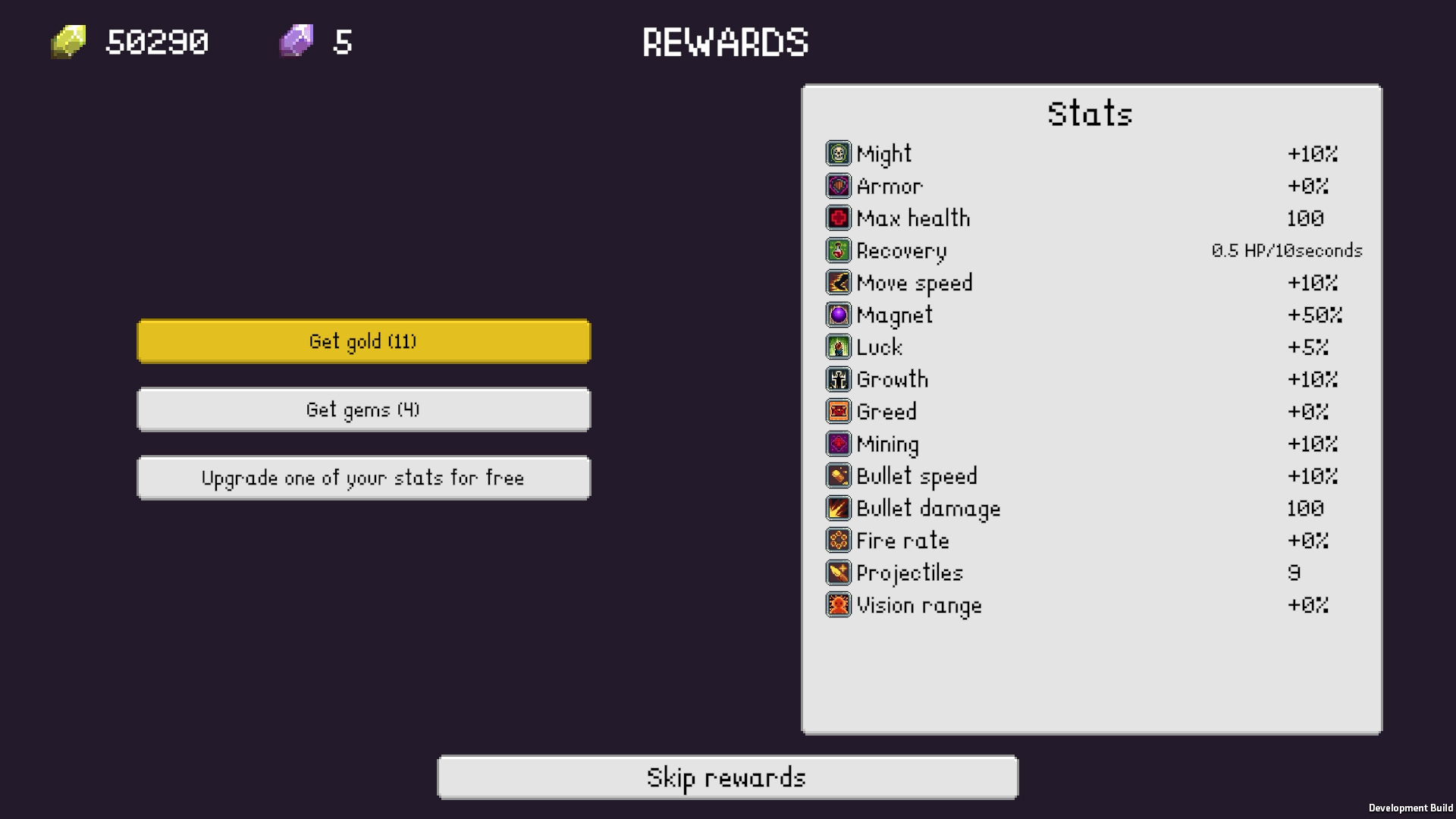Viewport: 1456px width, 819px height.
Task: Select the Bullet speed icon
Action: coord(838,475)
